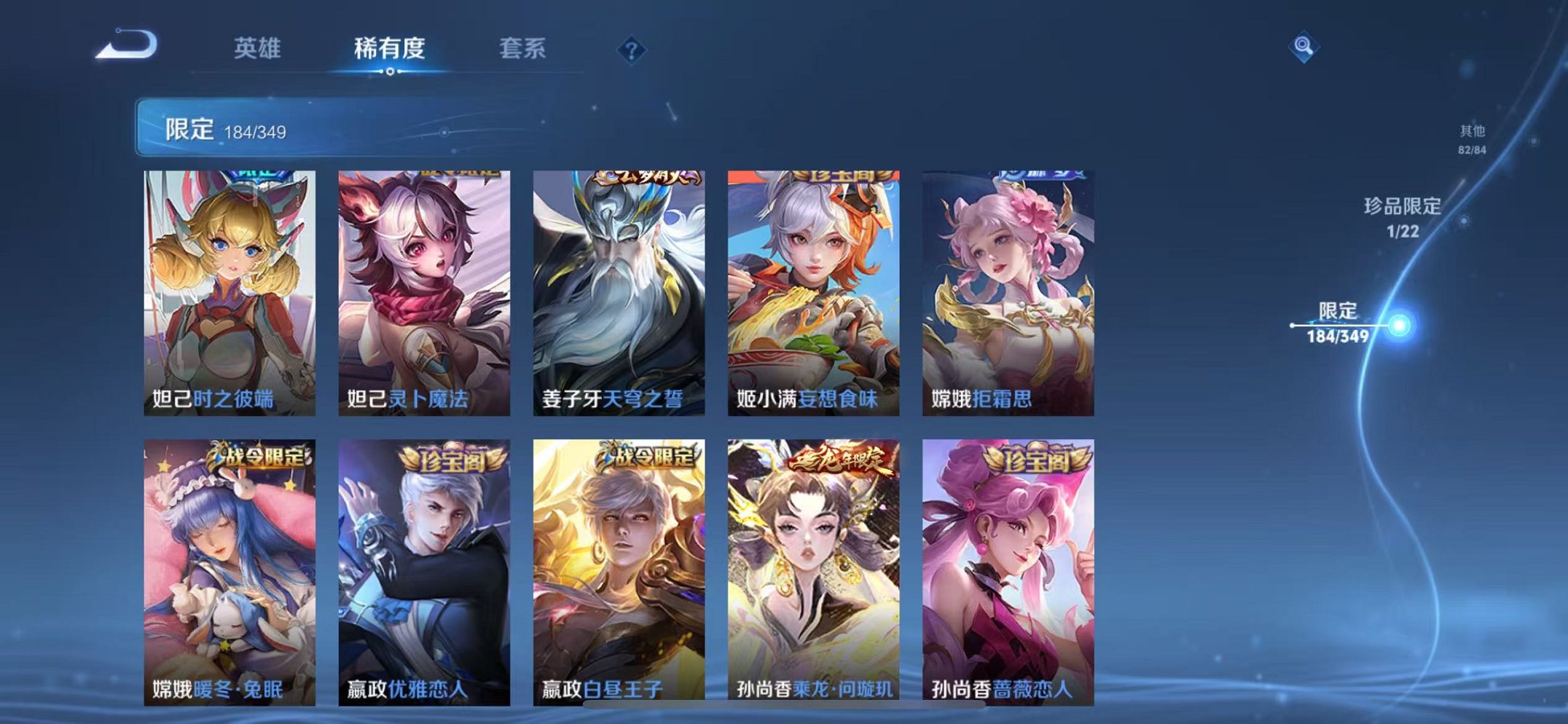Viewport: 1568px width, 724px height.
Task: Open the question-mark help icon
Action: pyautogui.click(x=633, y=49)
